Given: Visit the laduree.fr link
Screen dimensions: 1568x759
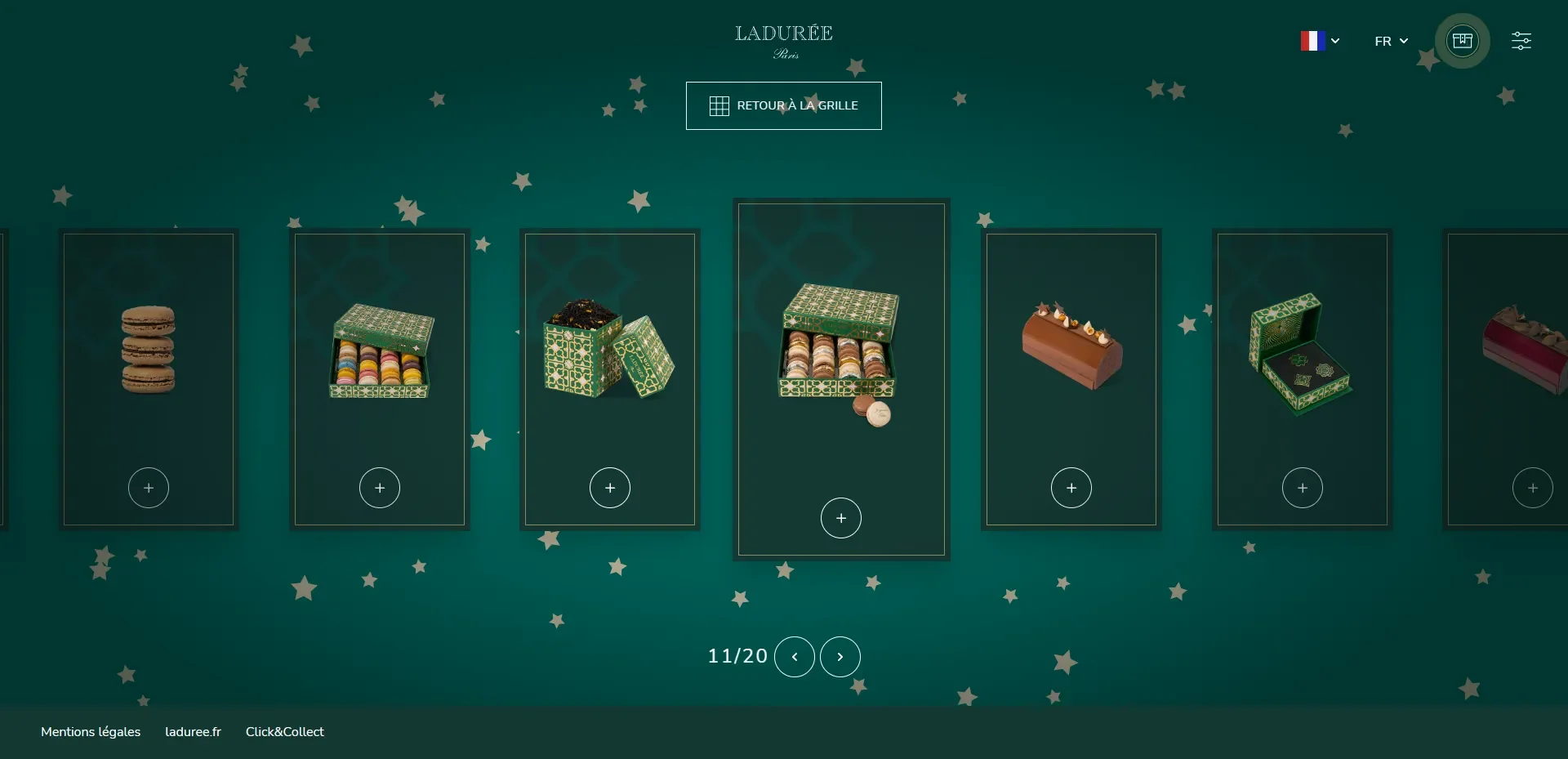Looking at the screenshot, I should tap(193, 732).
